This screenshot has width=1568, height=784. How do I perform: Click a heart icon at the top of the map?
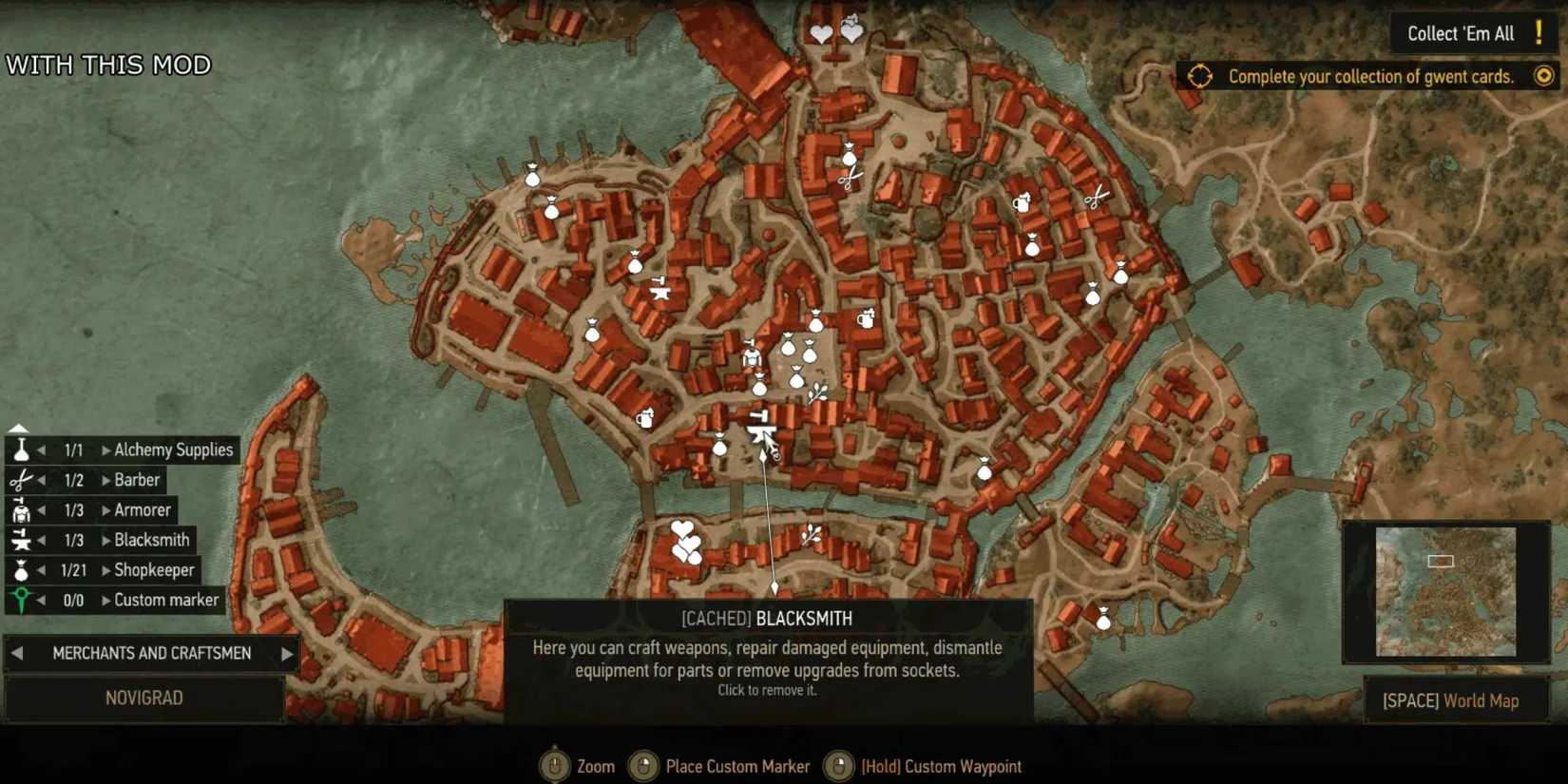click(819, 31)
